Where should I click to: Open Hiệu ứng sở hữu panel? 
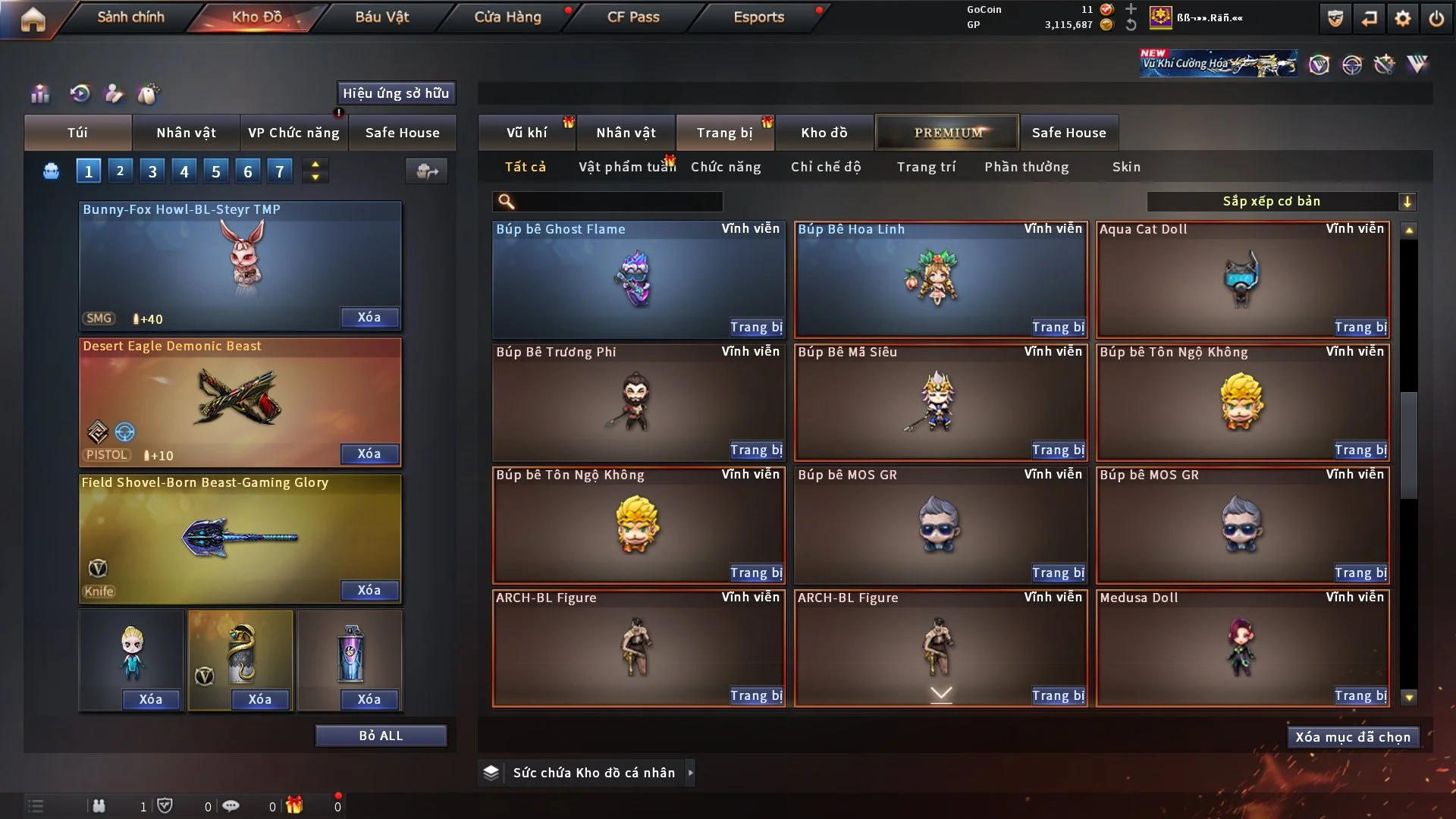coord(396,93)
